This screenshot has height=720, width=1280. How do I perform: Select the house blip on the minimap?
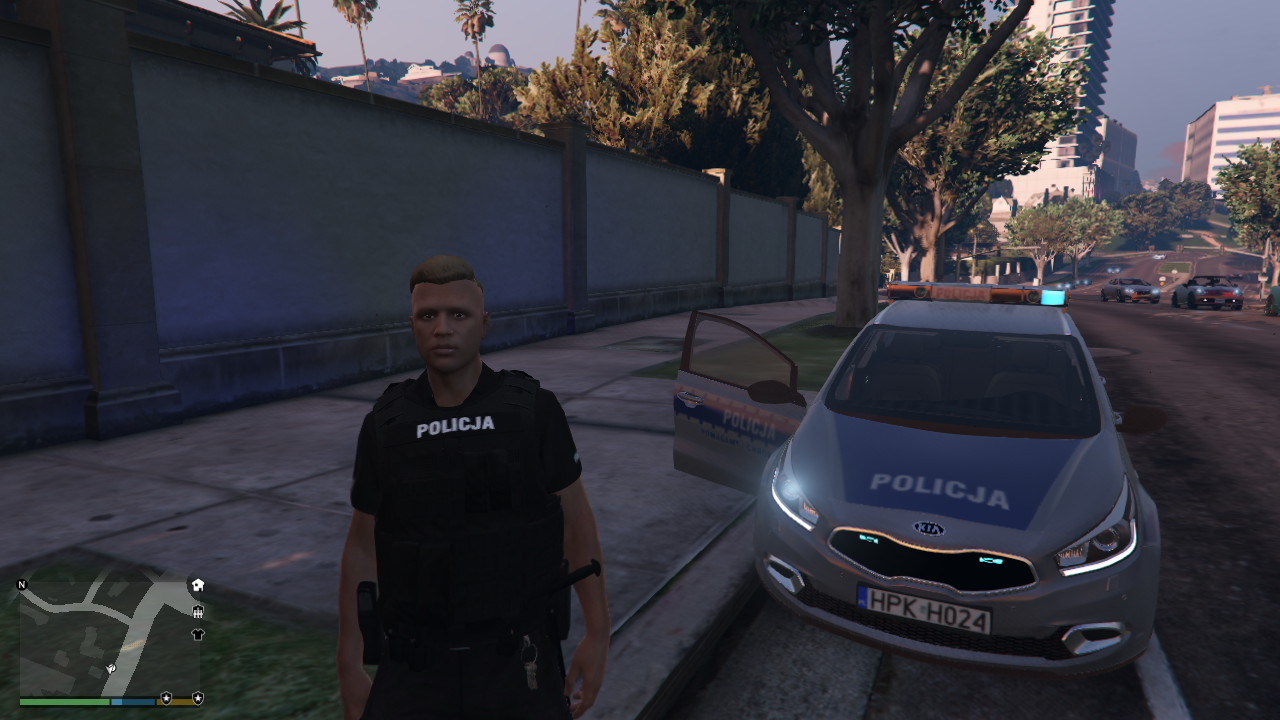pos(198,585)
